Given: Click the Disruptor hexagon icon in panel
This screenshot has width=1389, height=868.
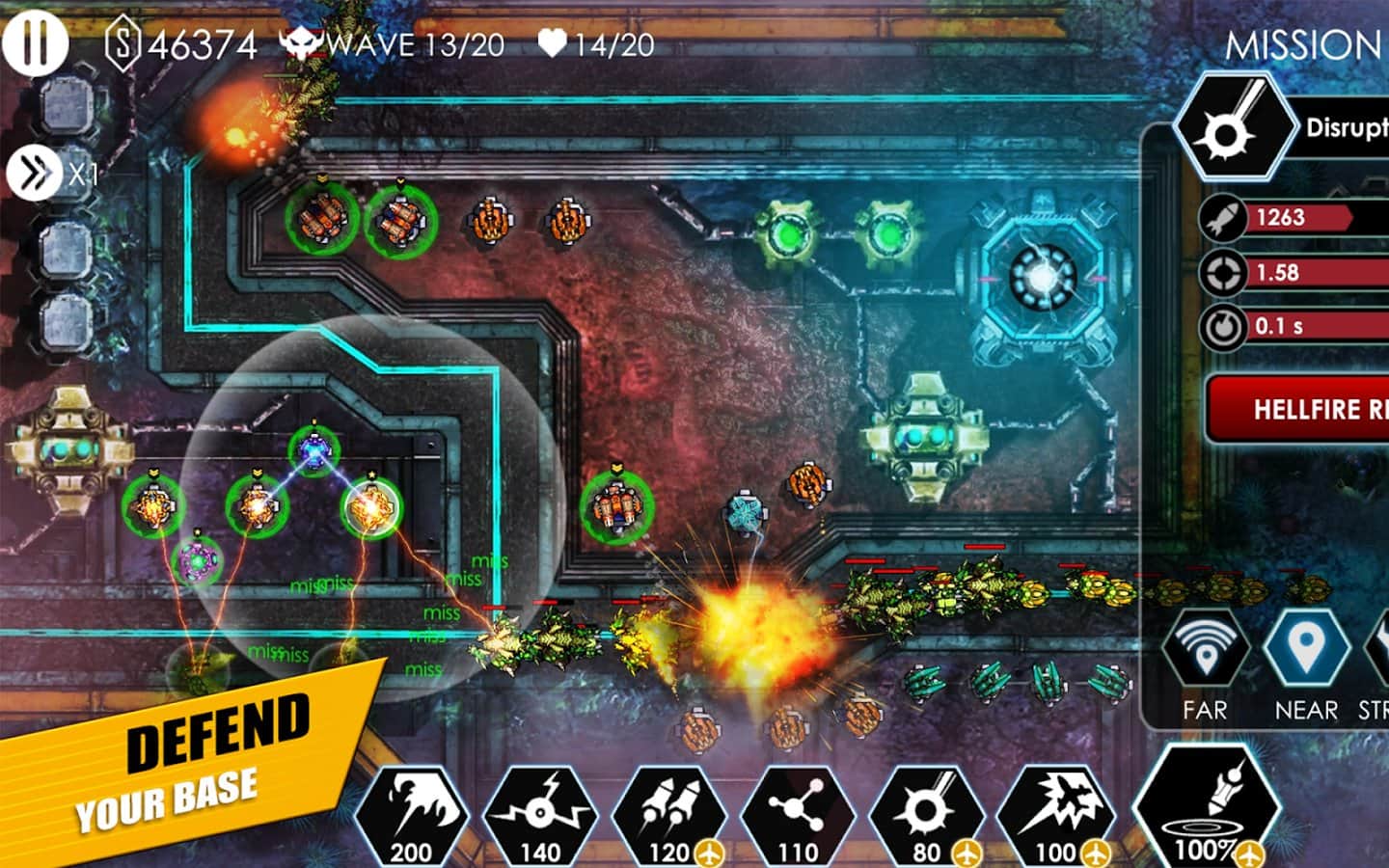Looking at the screenshot, I should 1236,127.
